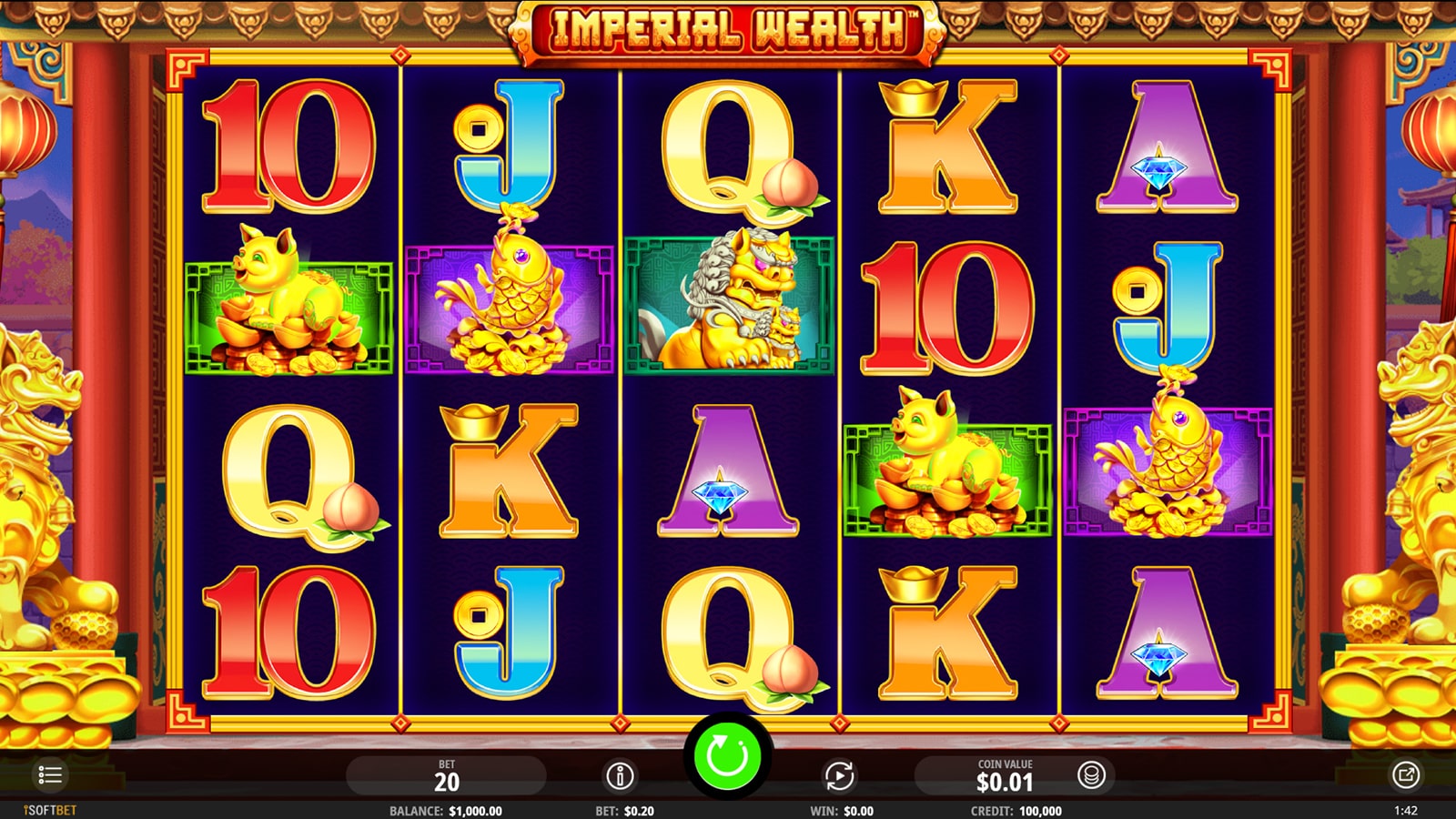Viewport: 1456px width, 819px height.
Task: Open the bet amount selector
Action: coord(446,776)
